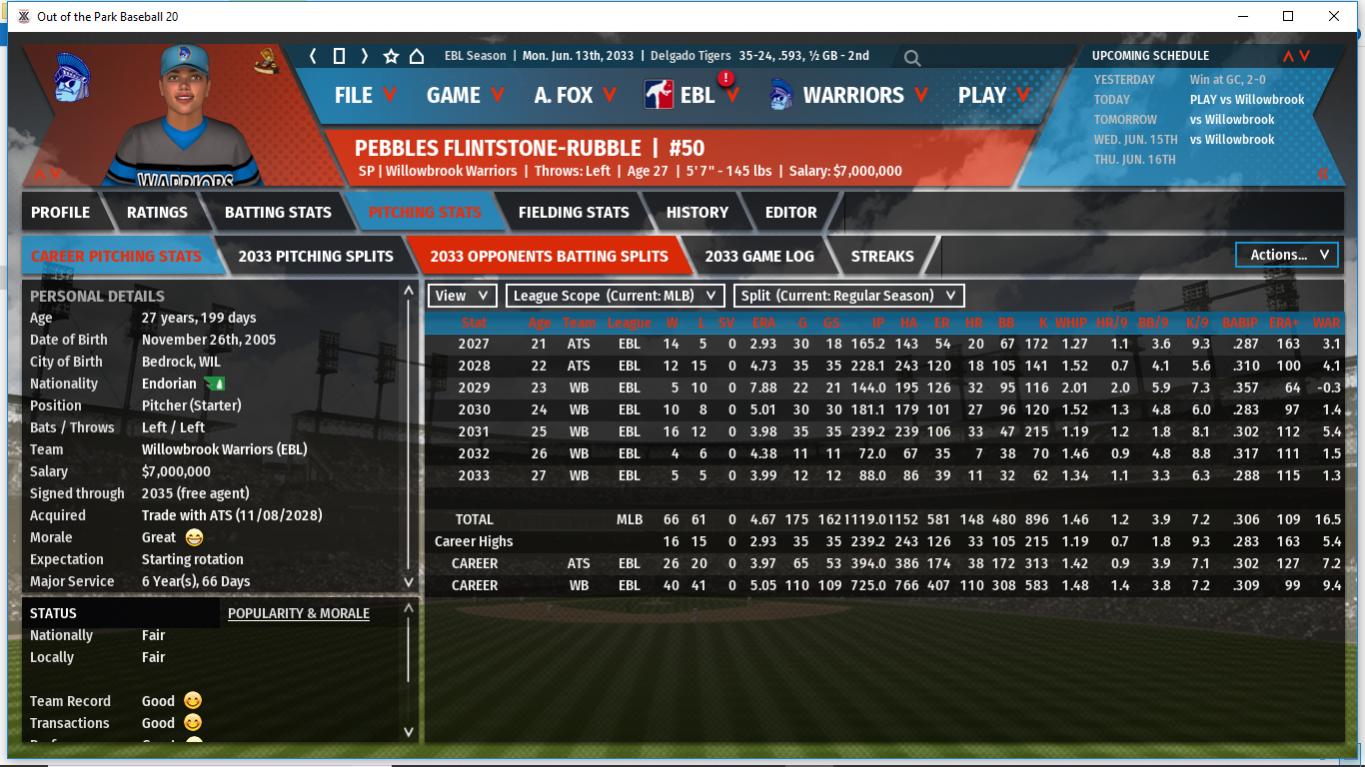Show 2033 OPPONENTS BATTING SPLITS
The image size is (1365, 767).
click(549, 256)
